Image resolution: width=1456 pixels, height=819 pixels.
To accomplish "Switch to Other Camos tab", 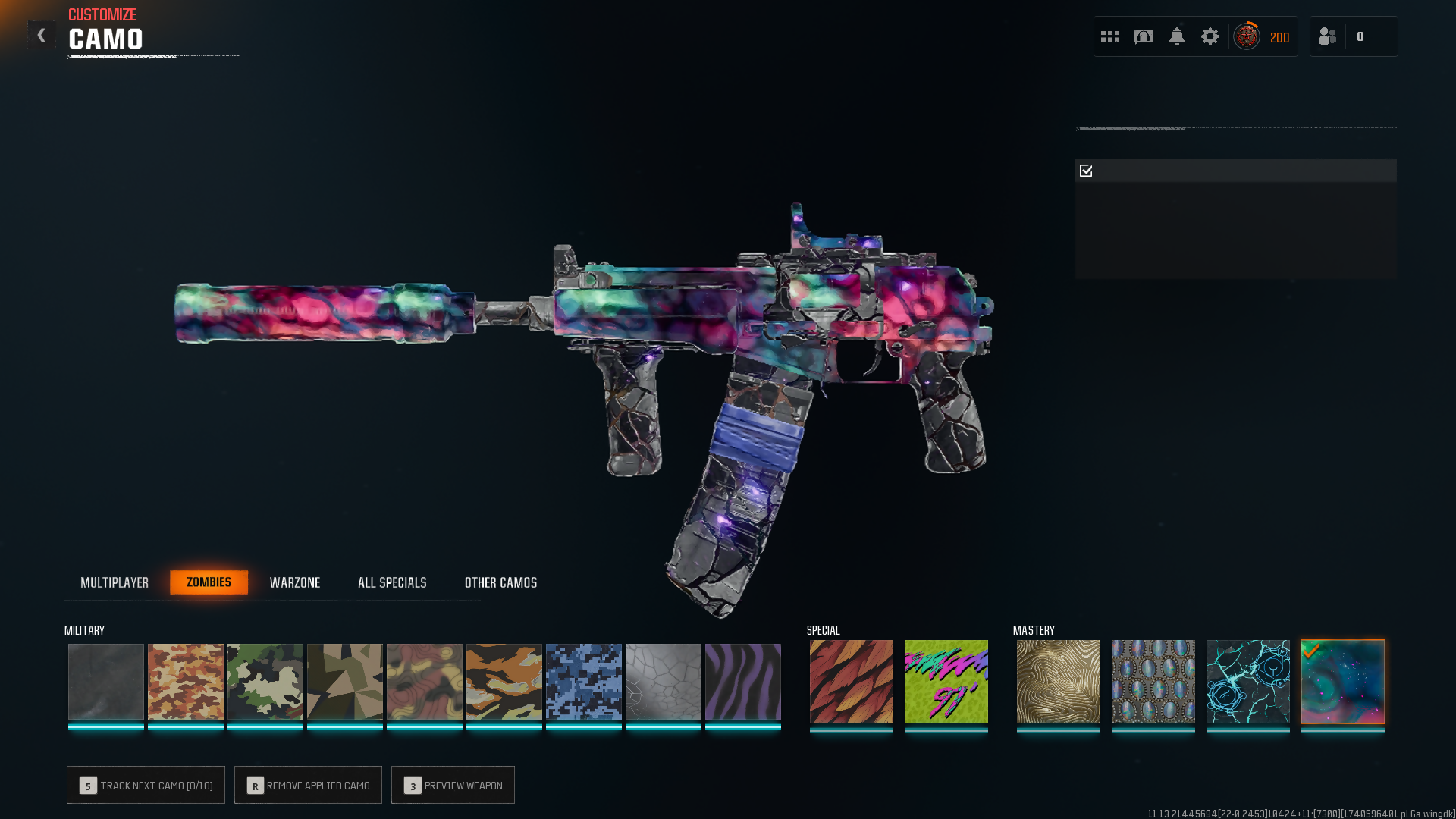I will tap(500, 582).
